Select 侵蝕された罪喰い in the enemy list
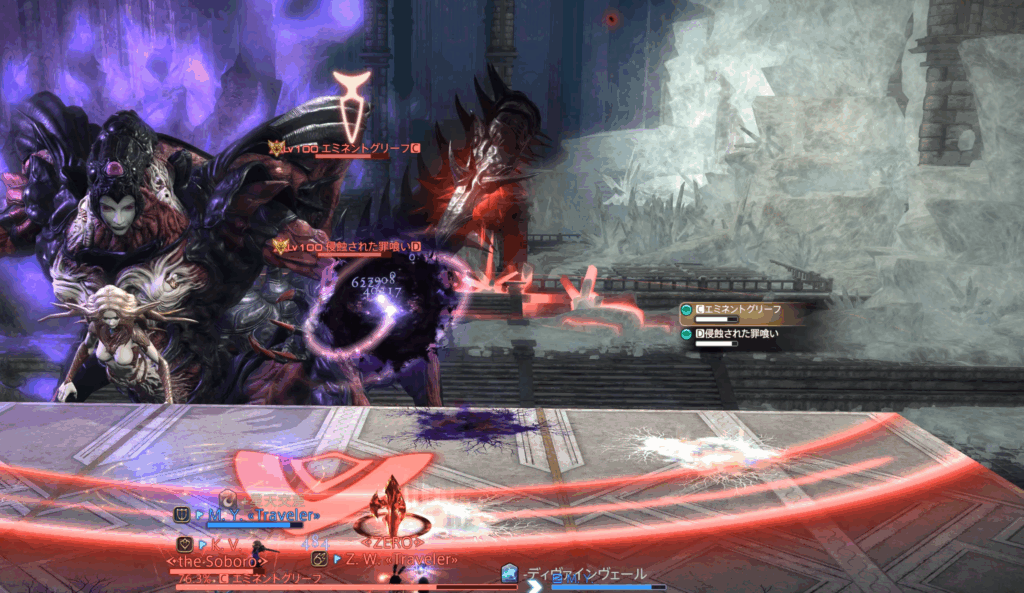The width and height of the screenshot is (1024, 593). [x=735, y=334]
